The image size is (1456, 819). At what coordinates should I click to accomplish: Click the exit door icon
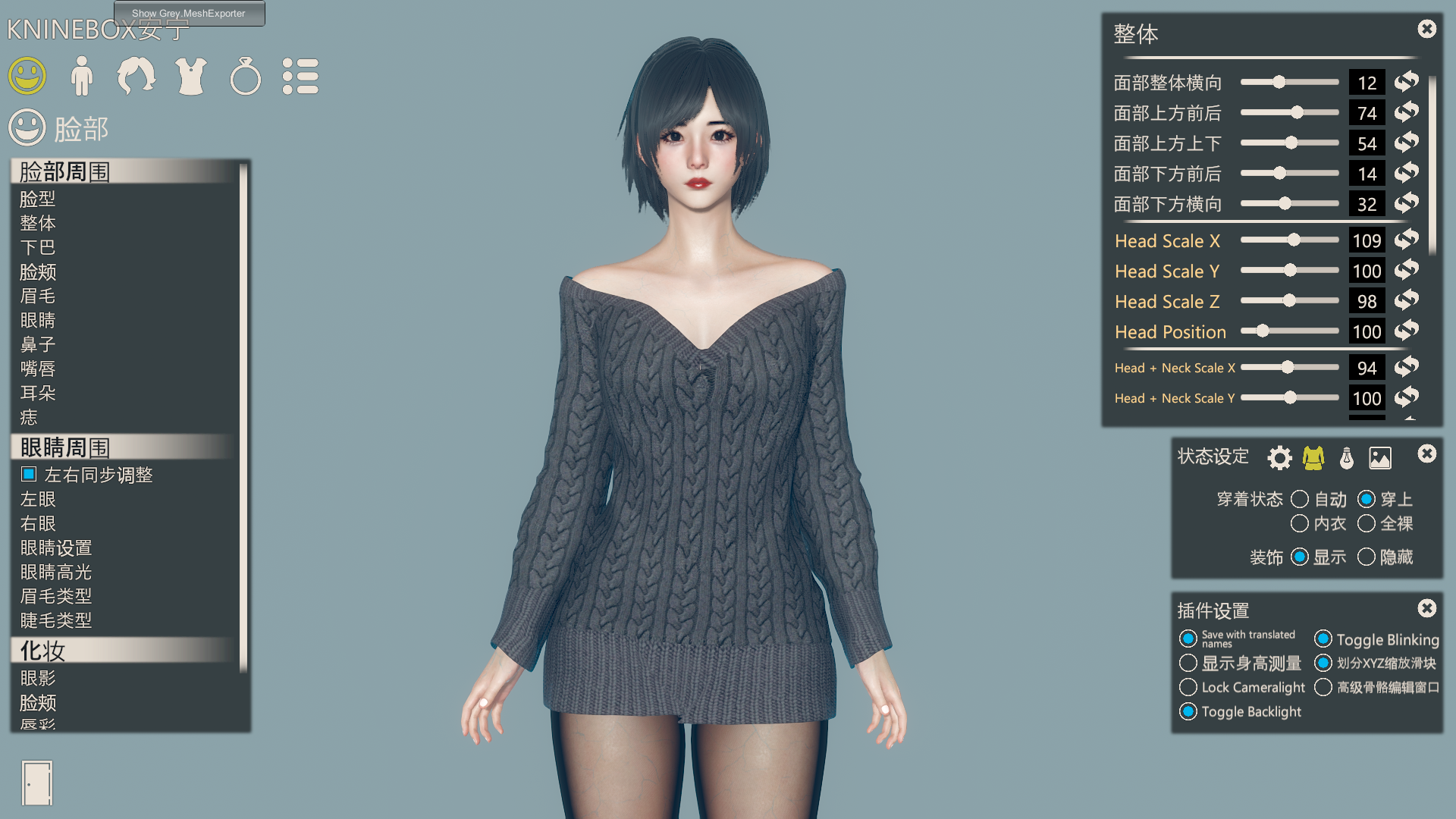coord(37,783)
